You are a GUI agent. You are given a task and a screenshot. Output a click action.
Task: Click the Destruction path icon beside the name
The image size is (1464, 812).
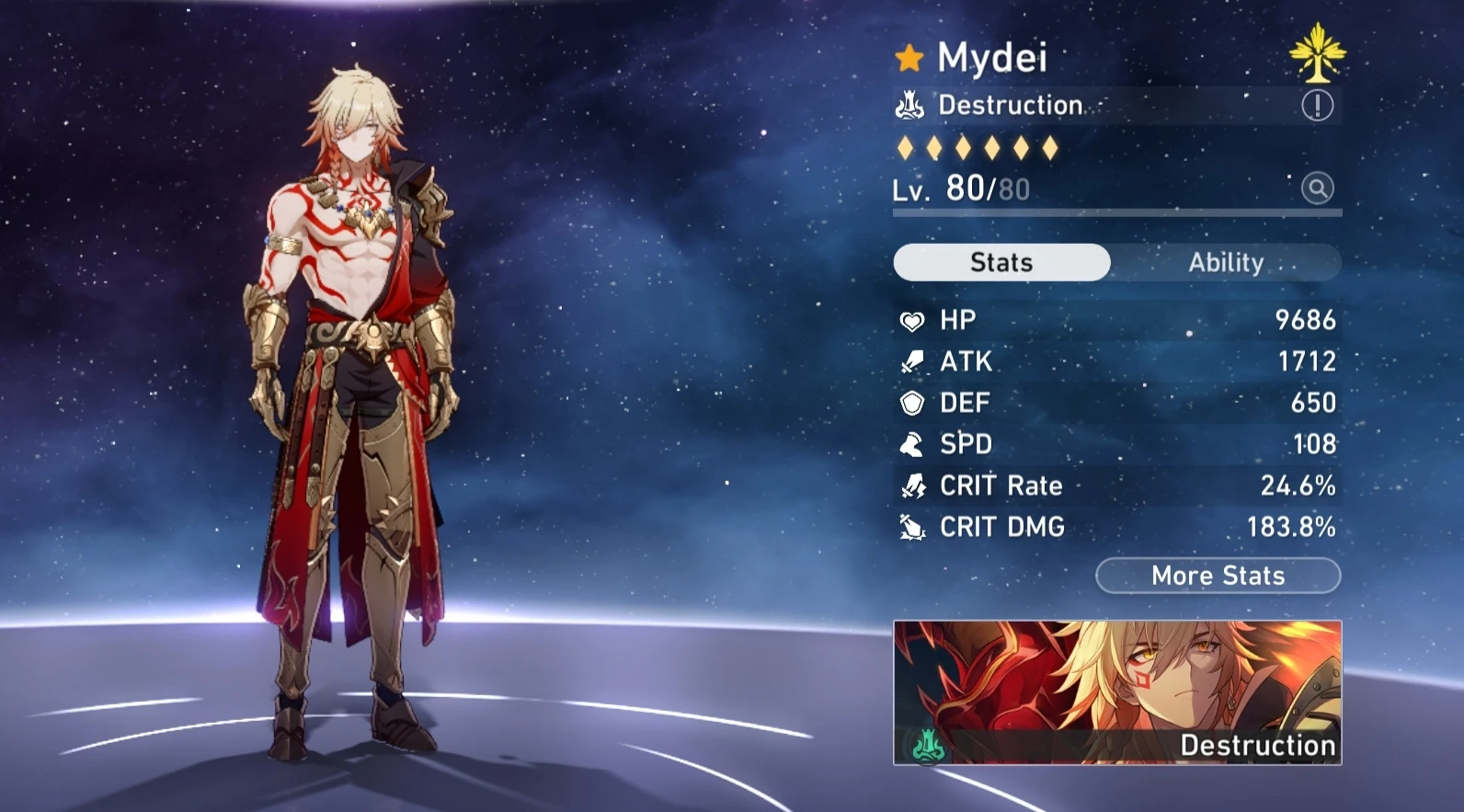910,104
